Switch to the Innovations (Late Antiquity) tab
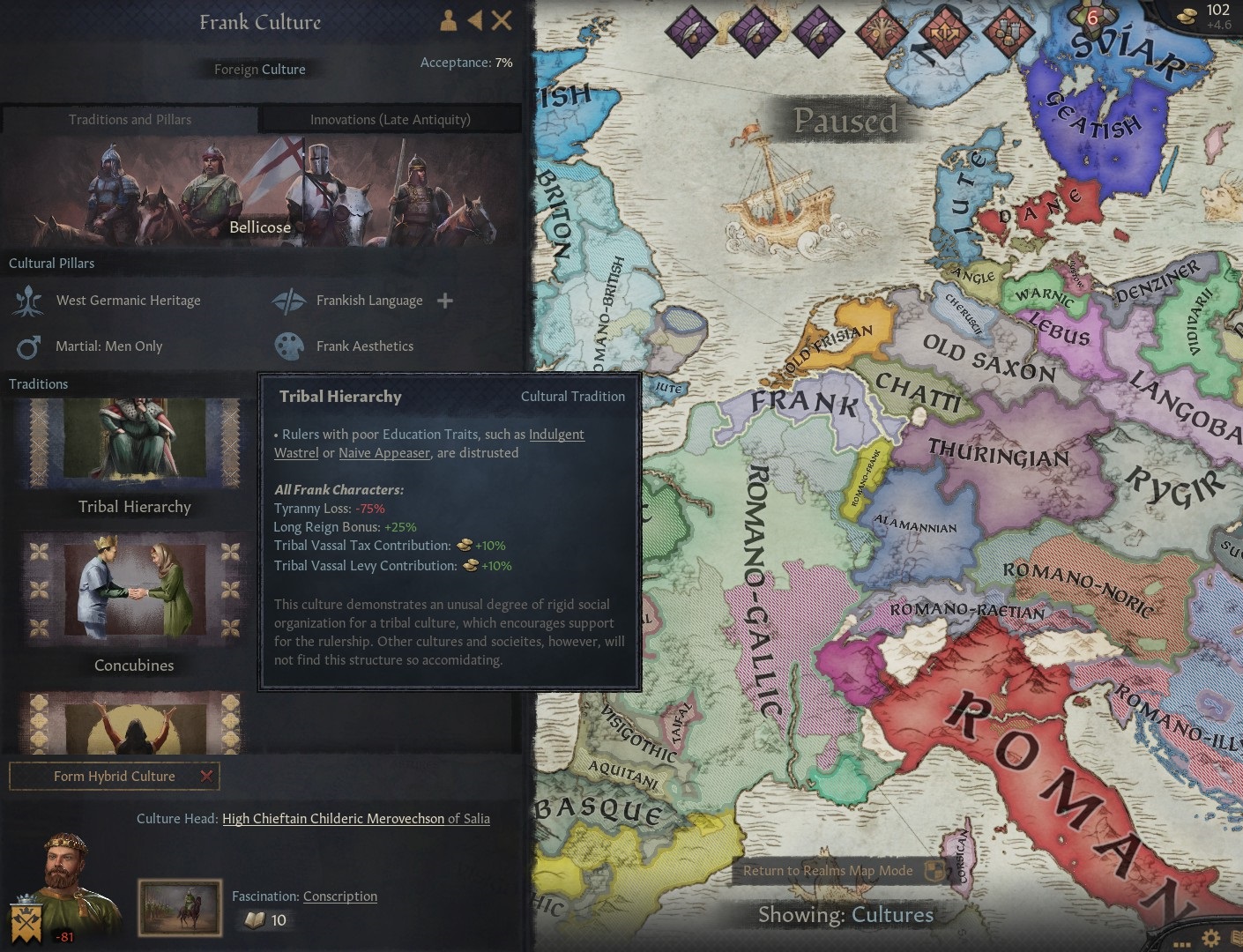Viewport: 1243px width, 952px height. click(391, 119)
